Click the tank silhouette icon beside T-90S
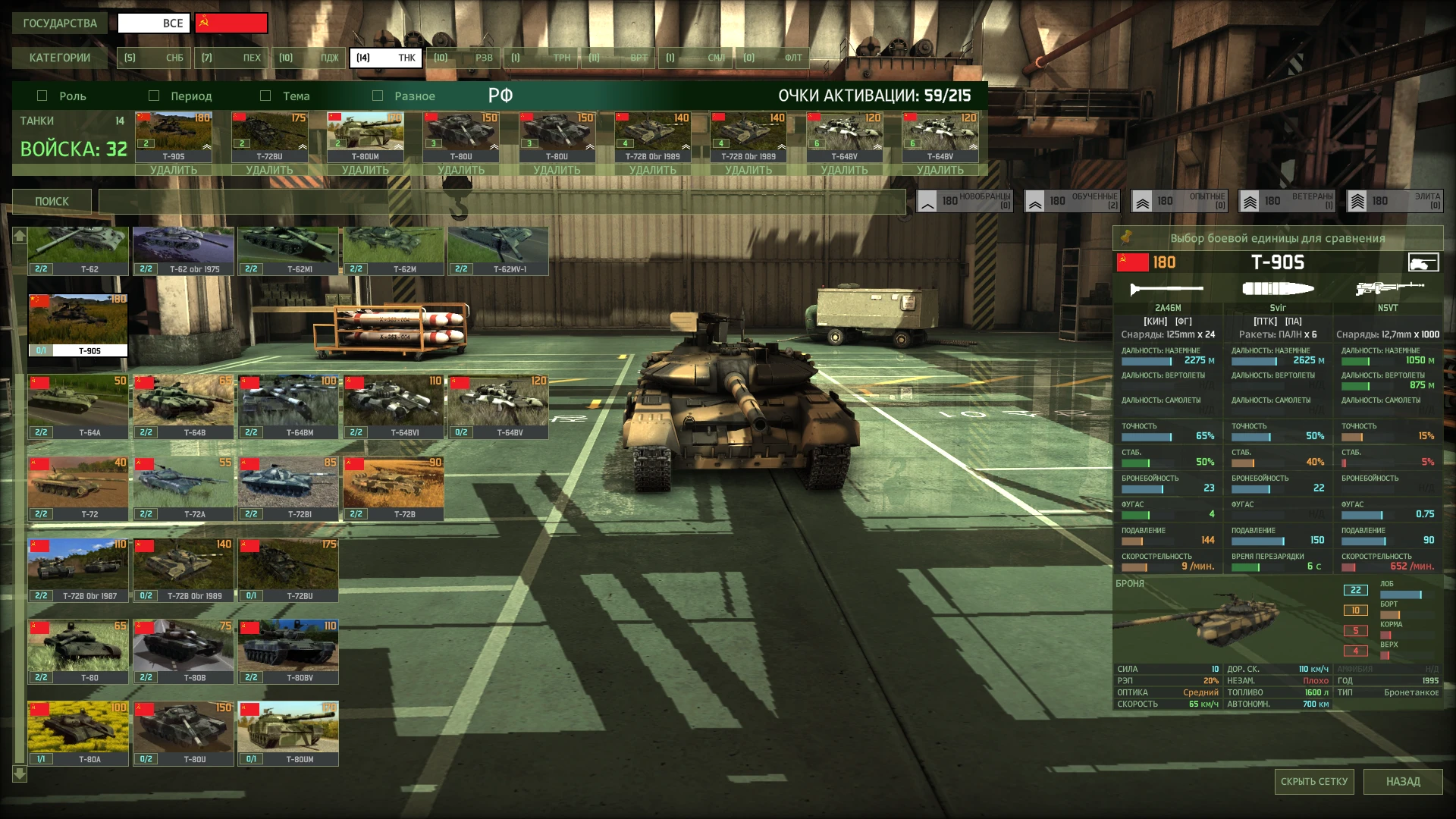This screenshot has width=1456, height=819. coord(1425,262)
